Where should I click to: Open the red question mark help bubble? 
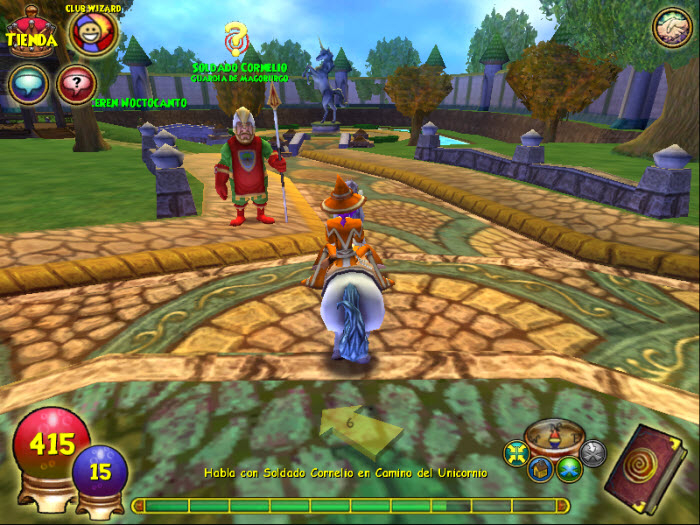tap(77, 85)
